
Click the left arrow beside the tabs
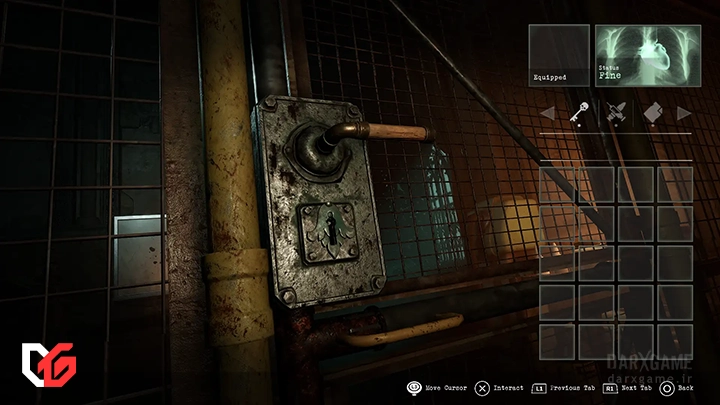(x=547, y=113)
